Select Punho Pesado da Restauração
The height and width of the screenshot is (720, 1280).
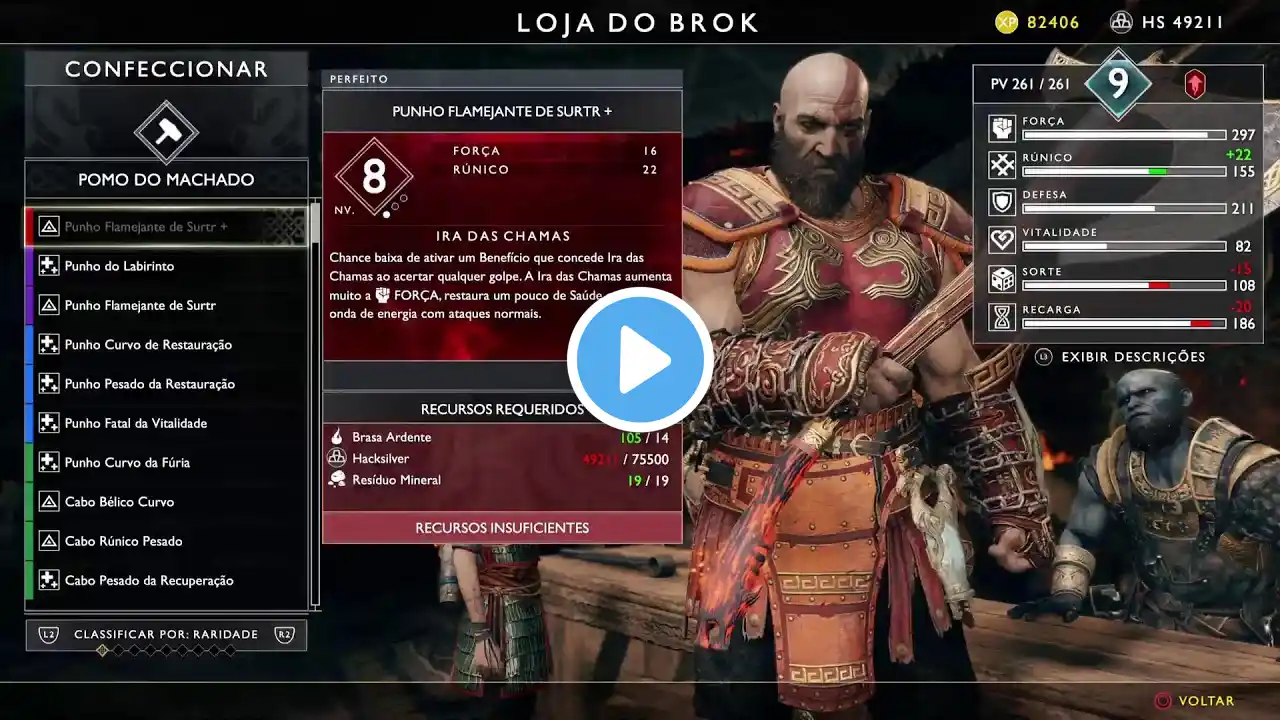[166, 384]
